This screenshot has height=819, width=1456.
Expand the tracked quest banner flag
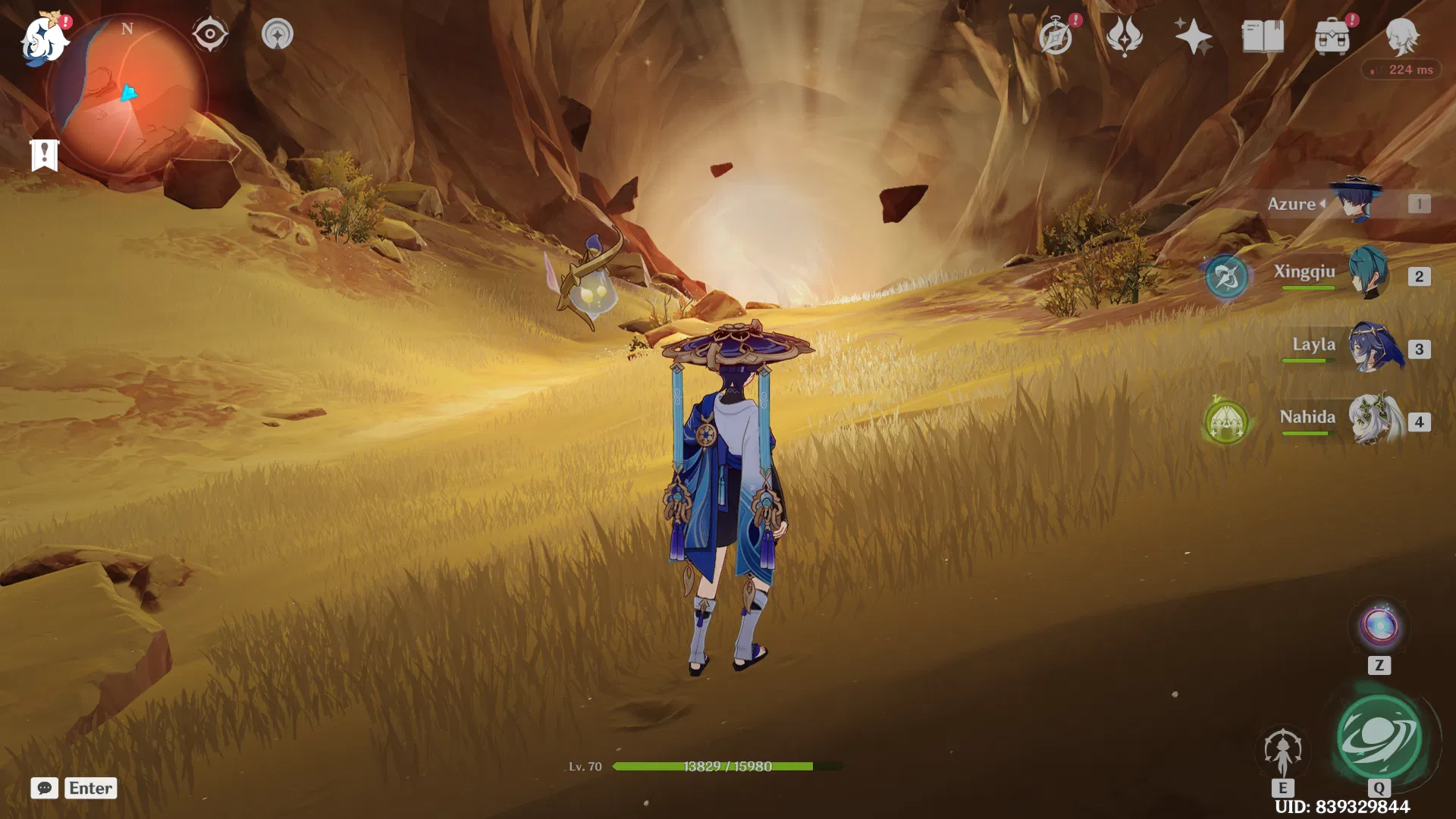[x=45, y=154]
